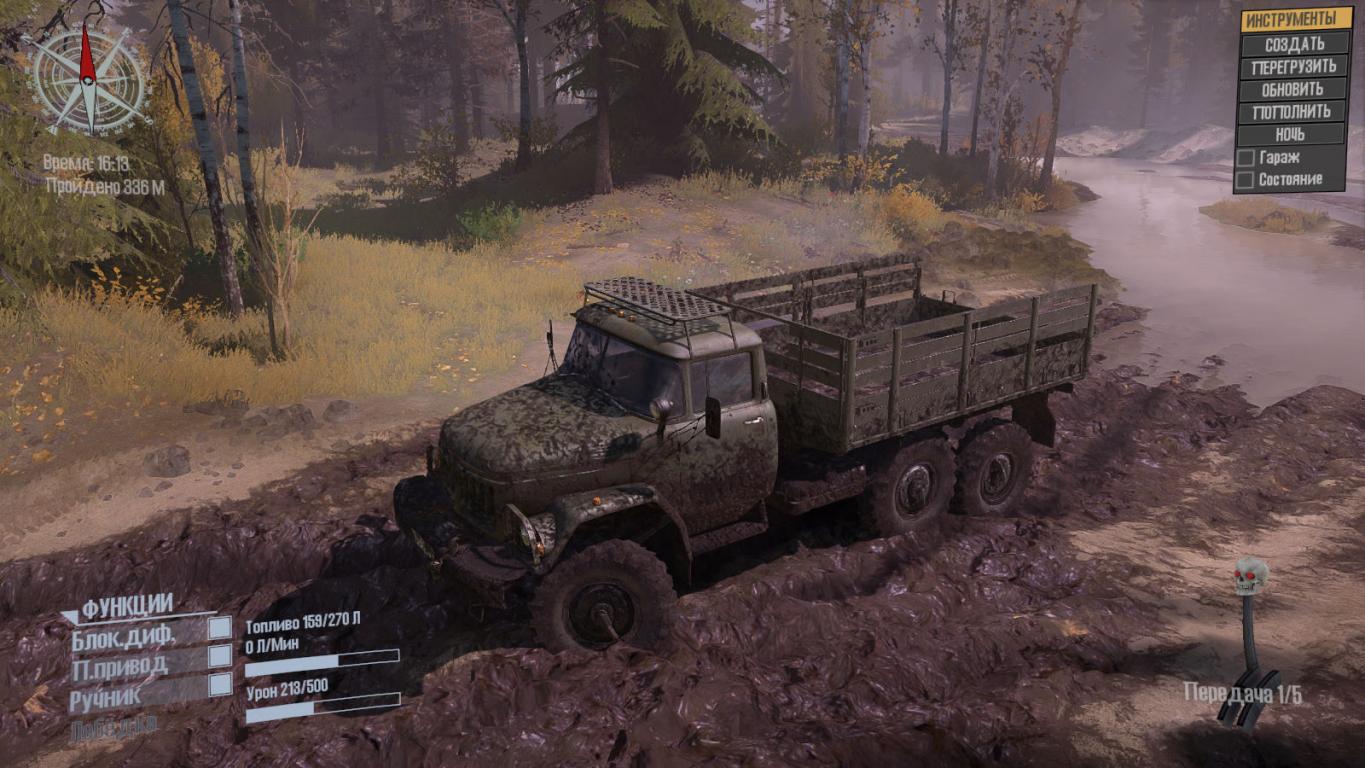This screenshot has width=1365, height=768.
Task: Toggle the П.привод all-wheel drive checkbox
Action: click(219, 657)
